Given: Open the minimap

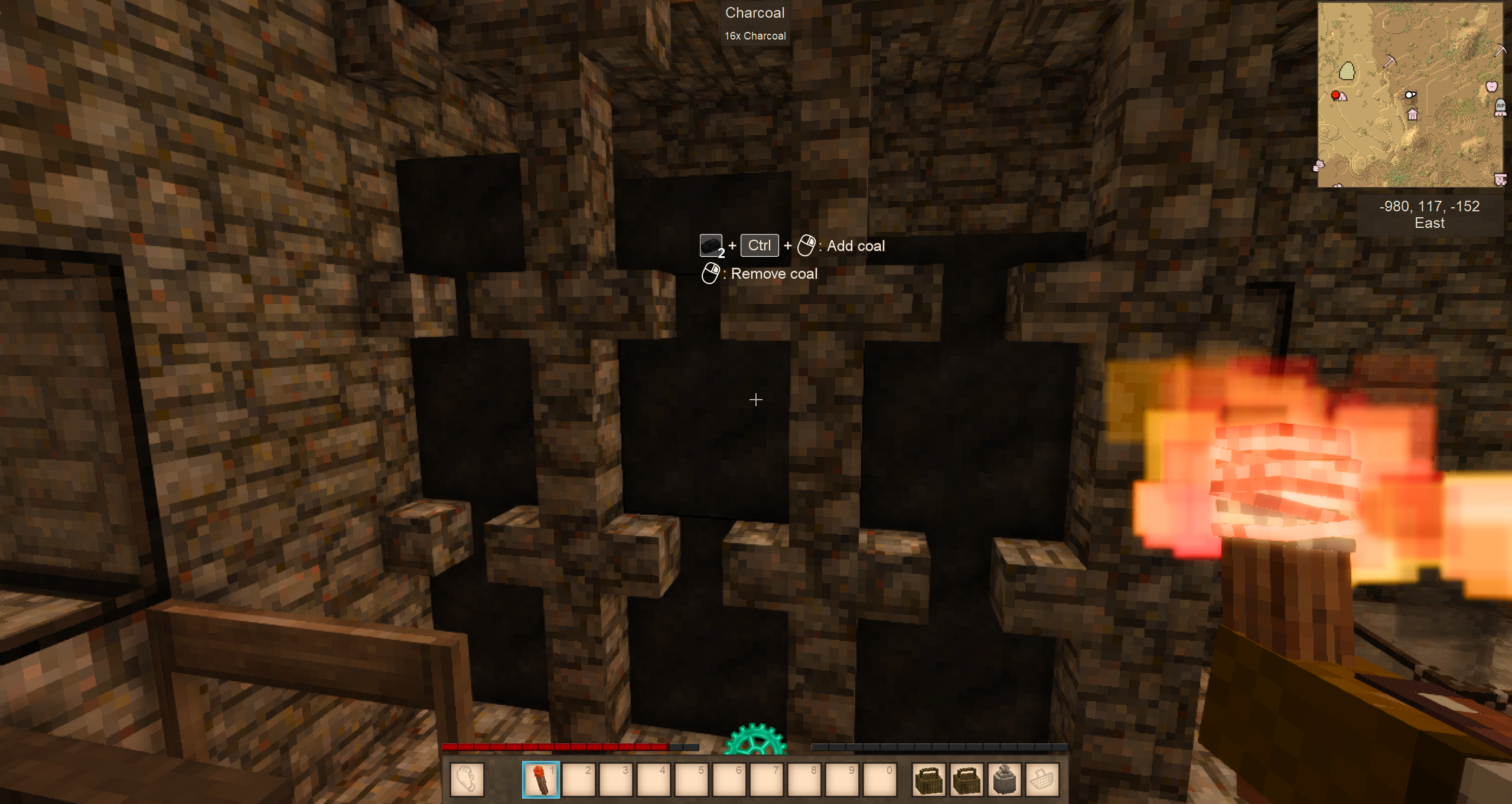Looking at the screenshot, I should point(1410,94).
